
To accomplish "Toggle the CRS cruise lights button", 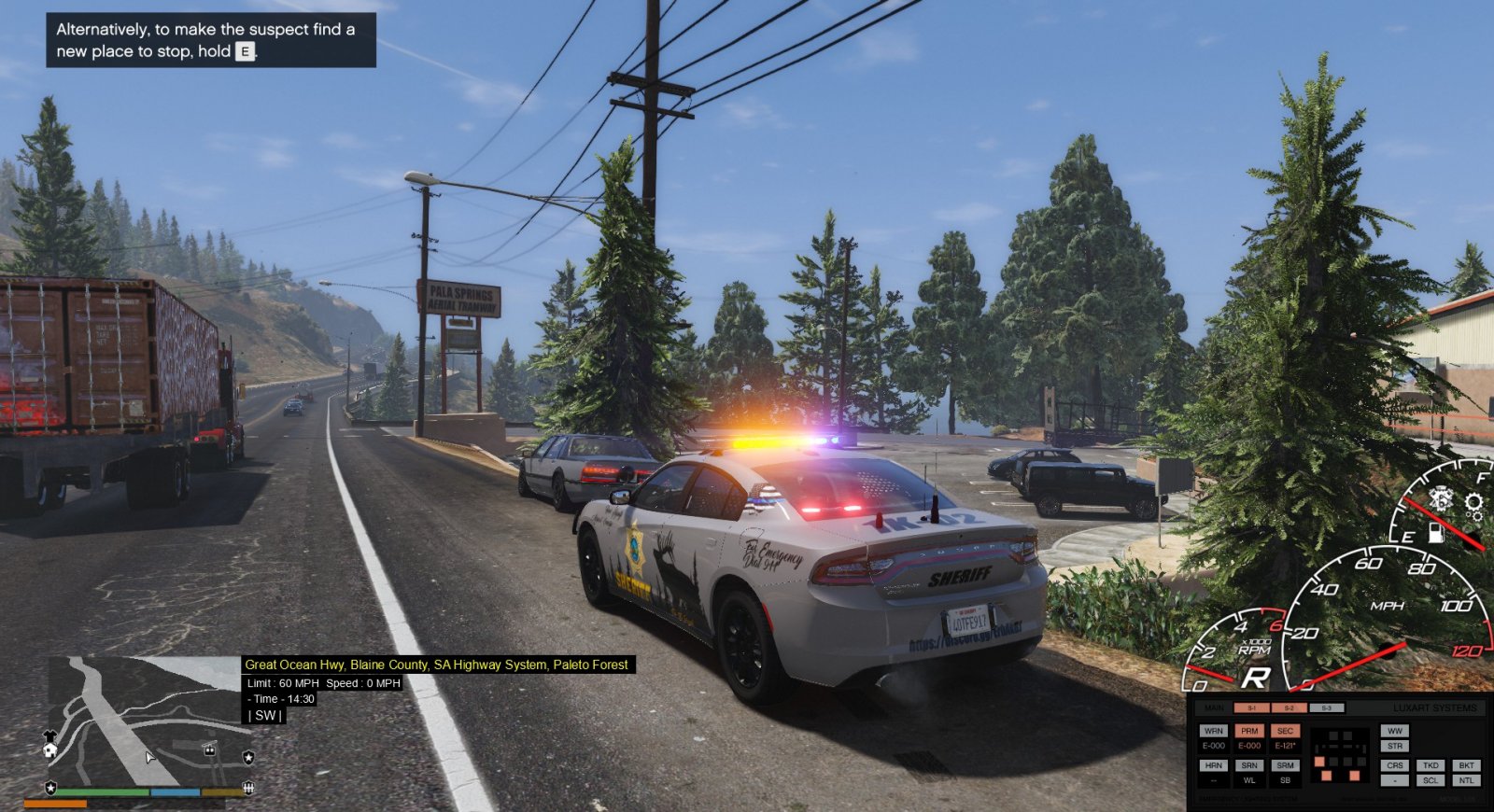I will [x=1395, y=765].
